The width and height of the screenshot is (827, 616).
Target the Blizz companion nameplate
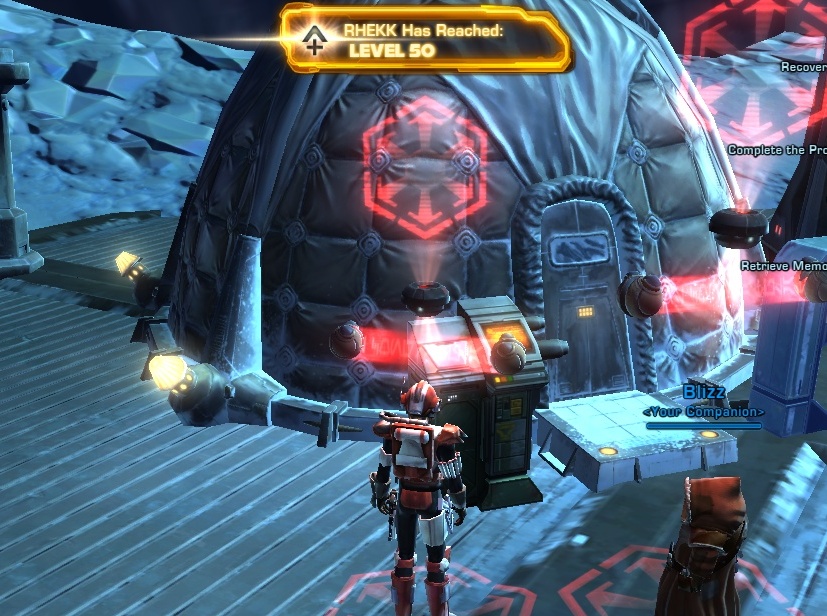point(704,392)
